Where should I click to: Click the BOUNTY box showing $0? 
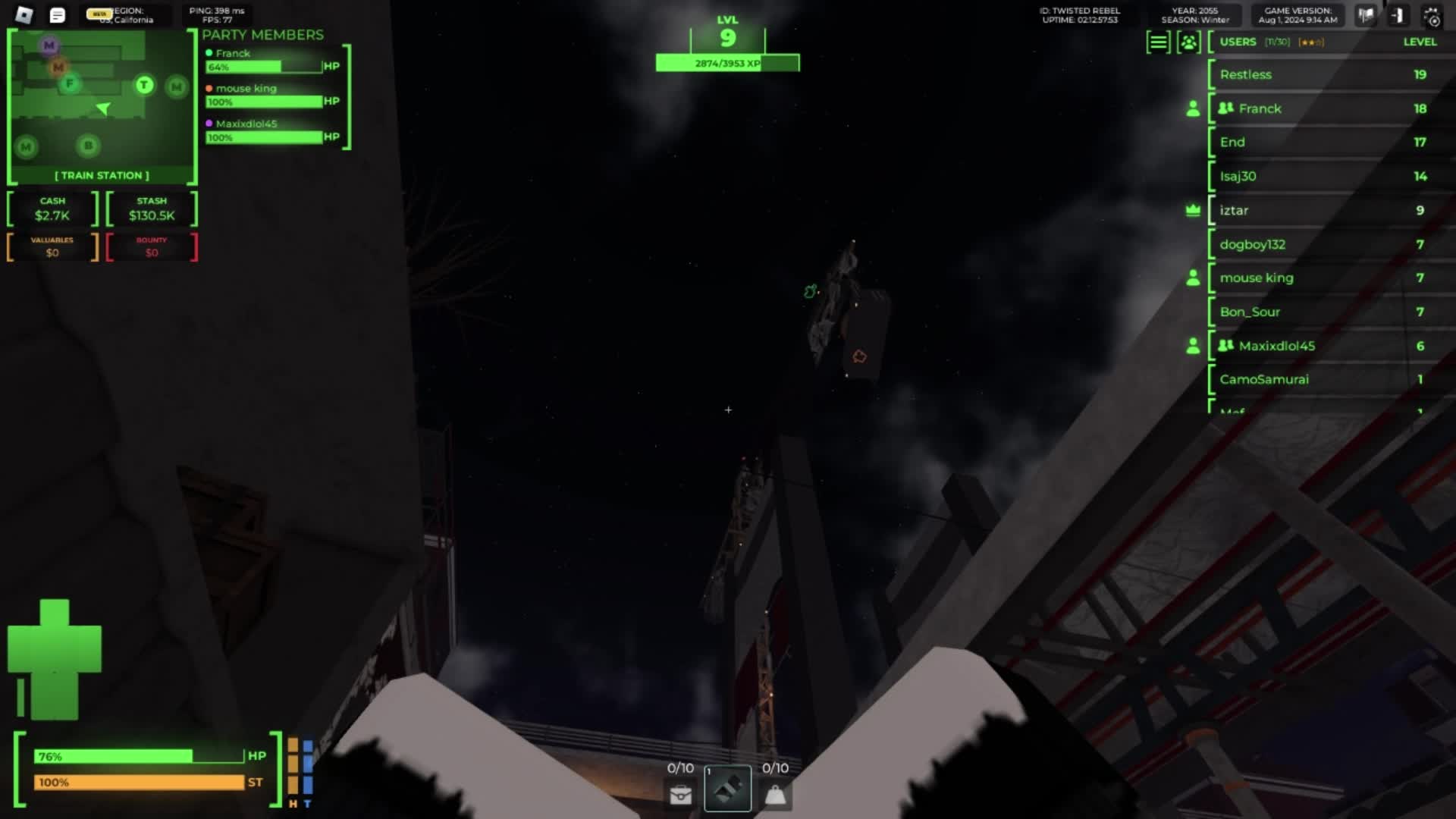pos(152,248)
